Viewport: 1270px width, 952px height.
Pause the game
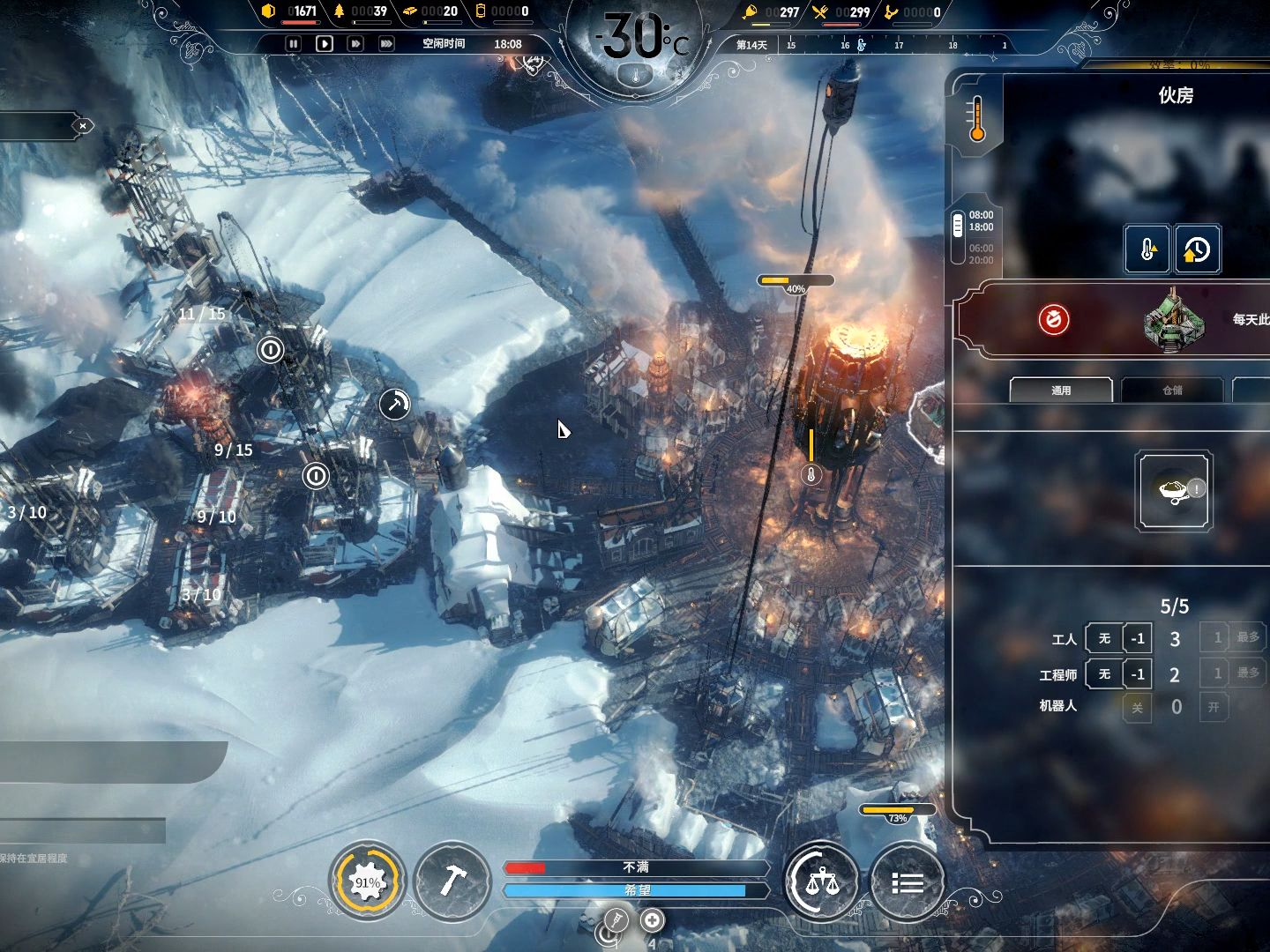point(294,43)
